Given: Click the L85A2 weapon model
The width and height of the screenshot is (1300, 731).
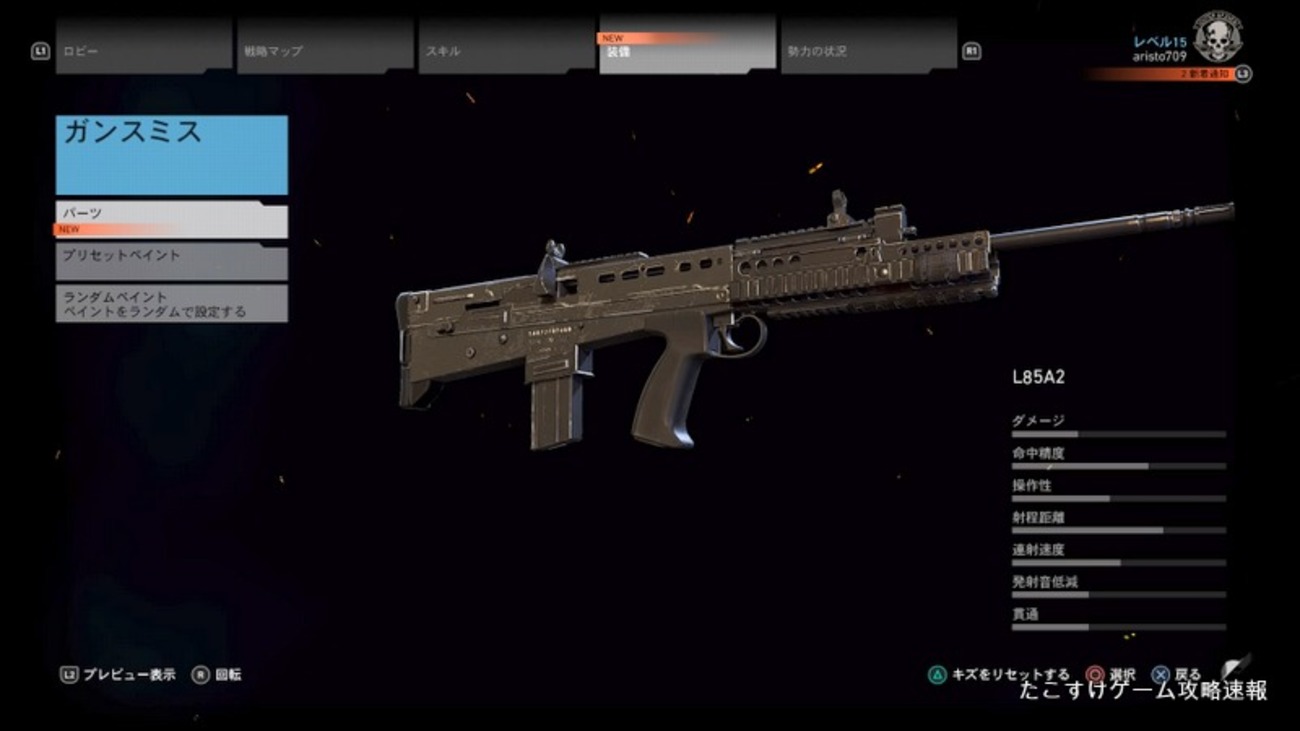Looking at the screenshot, I should click(700, 300).
